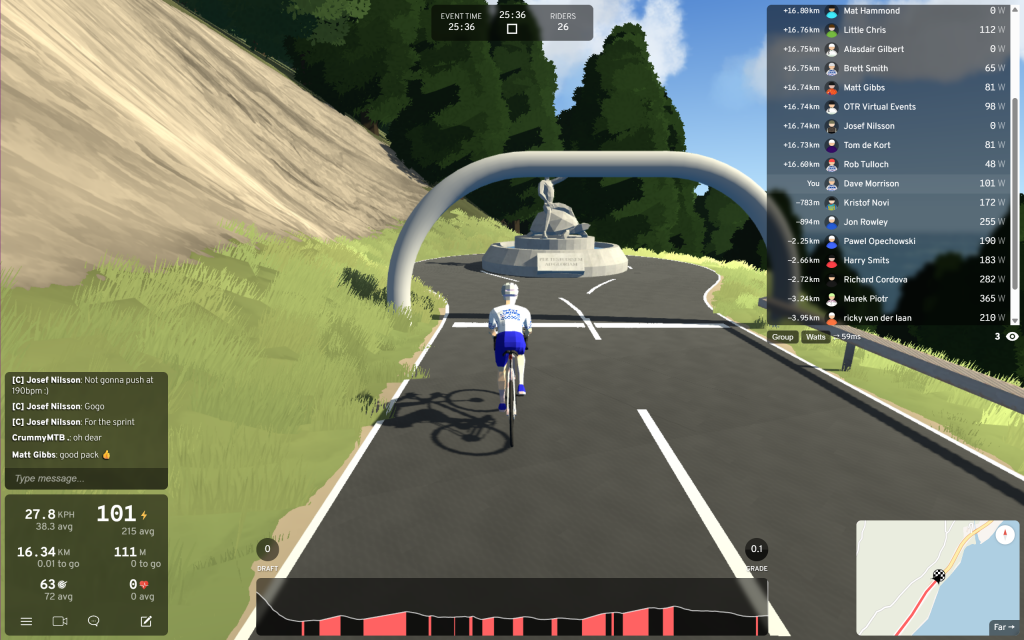Click the rider list scrollbar

tap(1016, 160)
